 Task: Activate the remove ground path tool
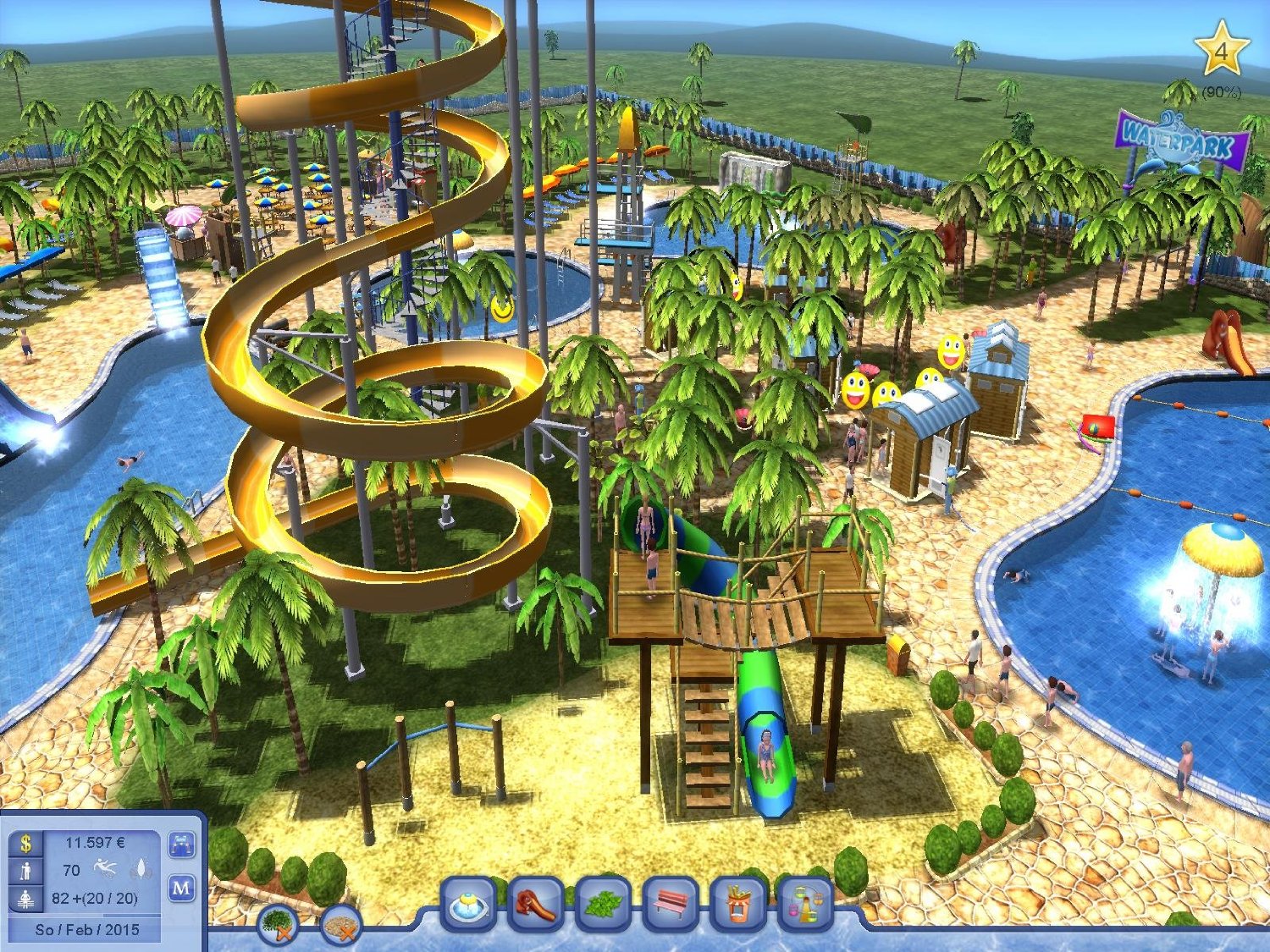pos(342,925)
